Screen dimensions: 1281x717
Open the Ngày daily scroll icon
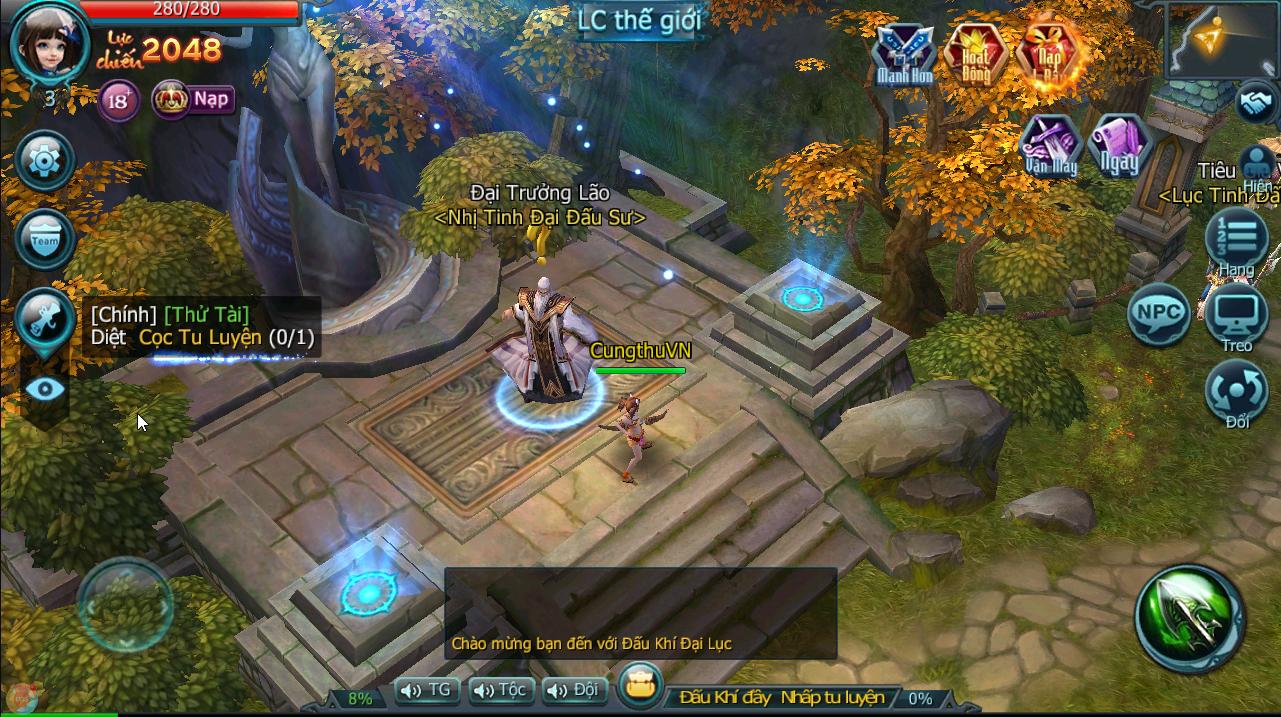click(1120, 146)
